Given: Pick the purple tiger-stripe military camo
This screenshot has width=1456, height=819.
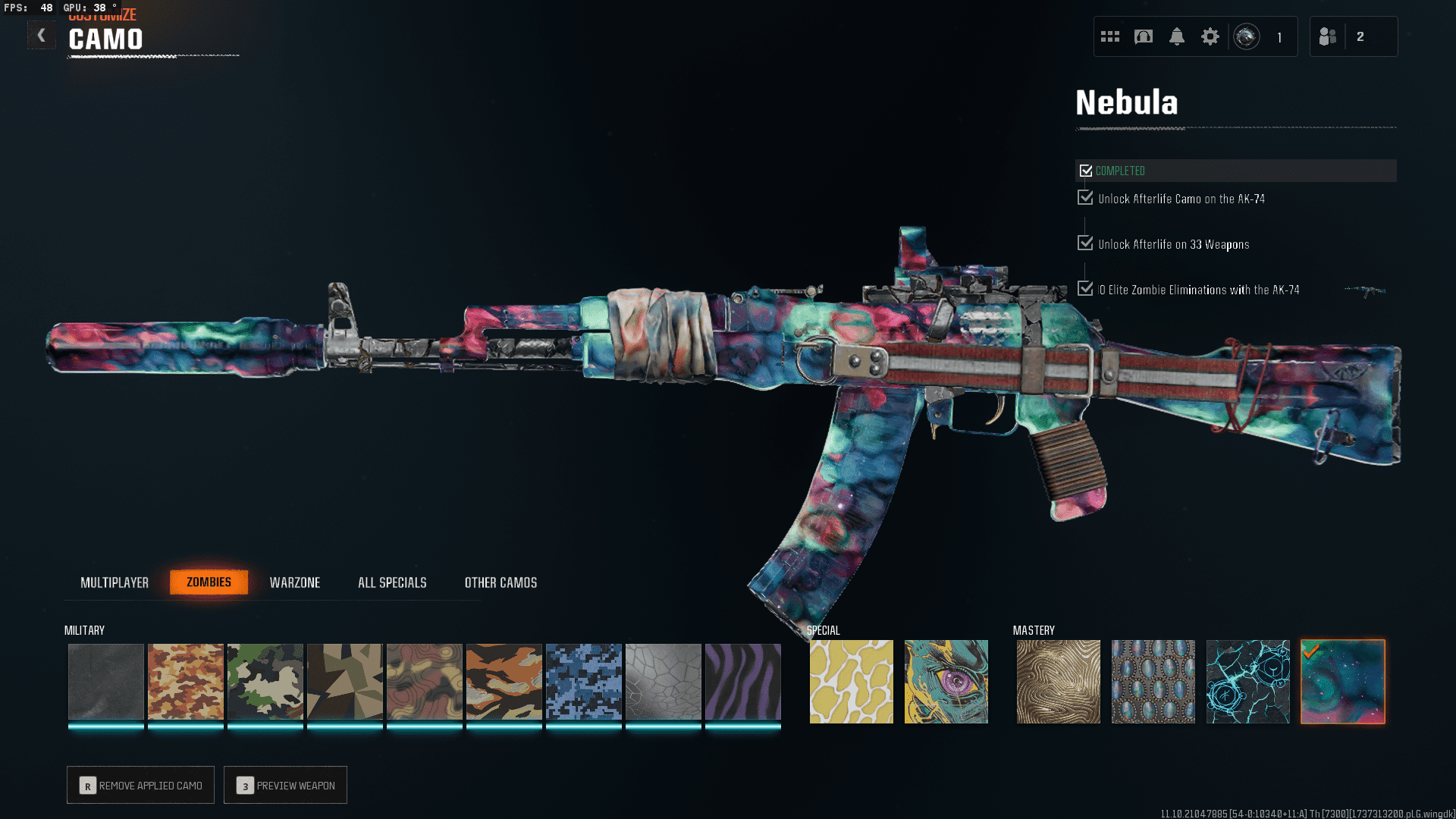Looking at the screenshot, I should pos(742,682).
